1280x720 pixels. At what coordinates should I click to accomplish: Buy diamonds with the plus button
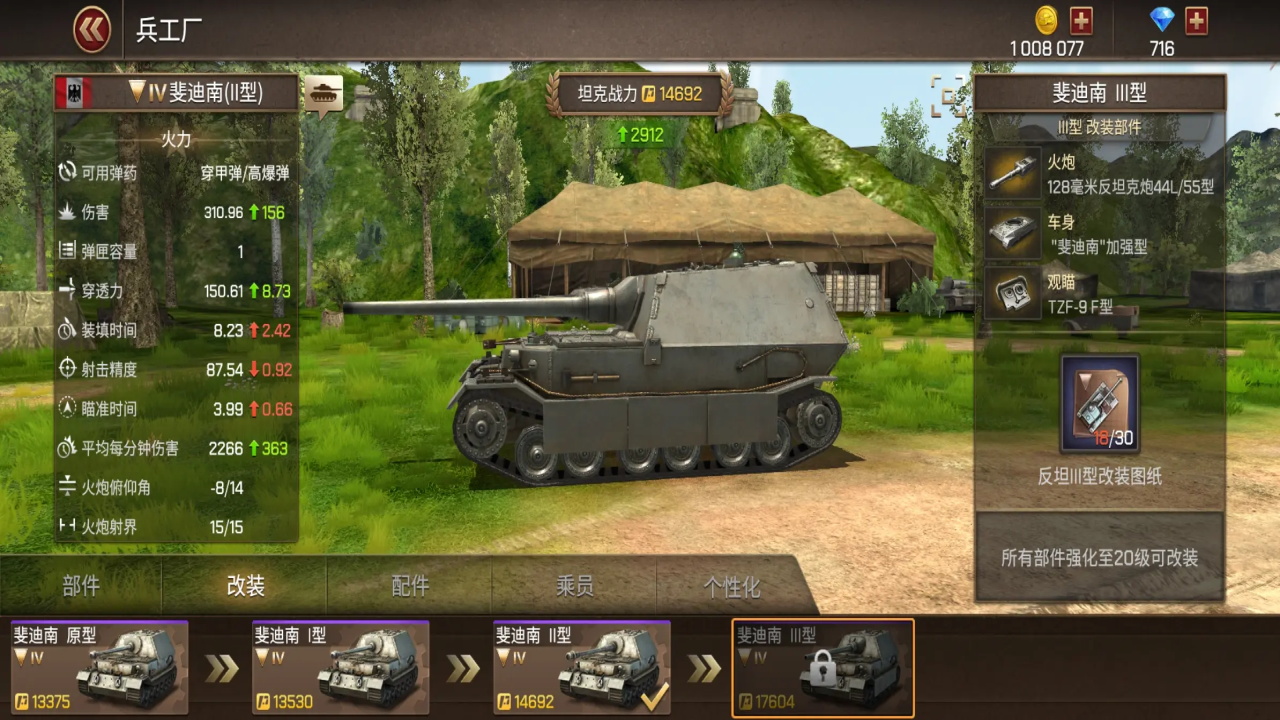[x=1196, y=20]
